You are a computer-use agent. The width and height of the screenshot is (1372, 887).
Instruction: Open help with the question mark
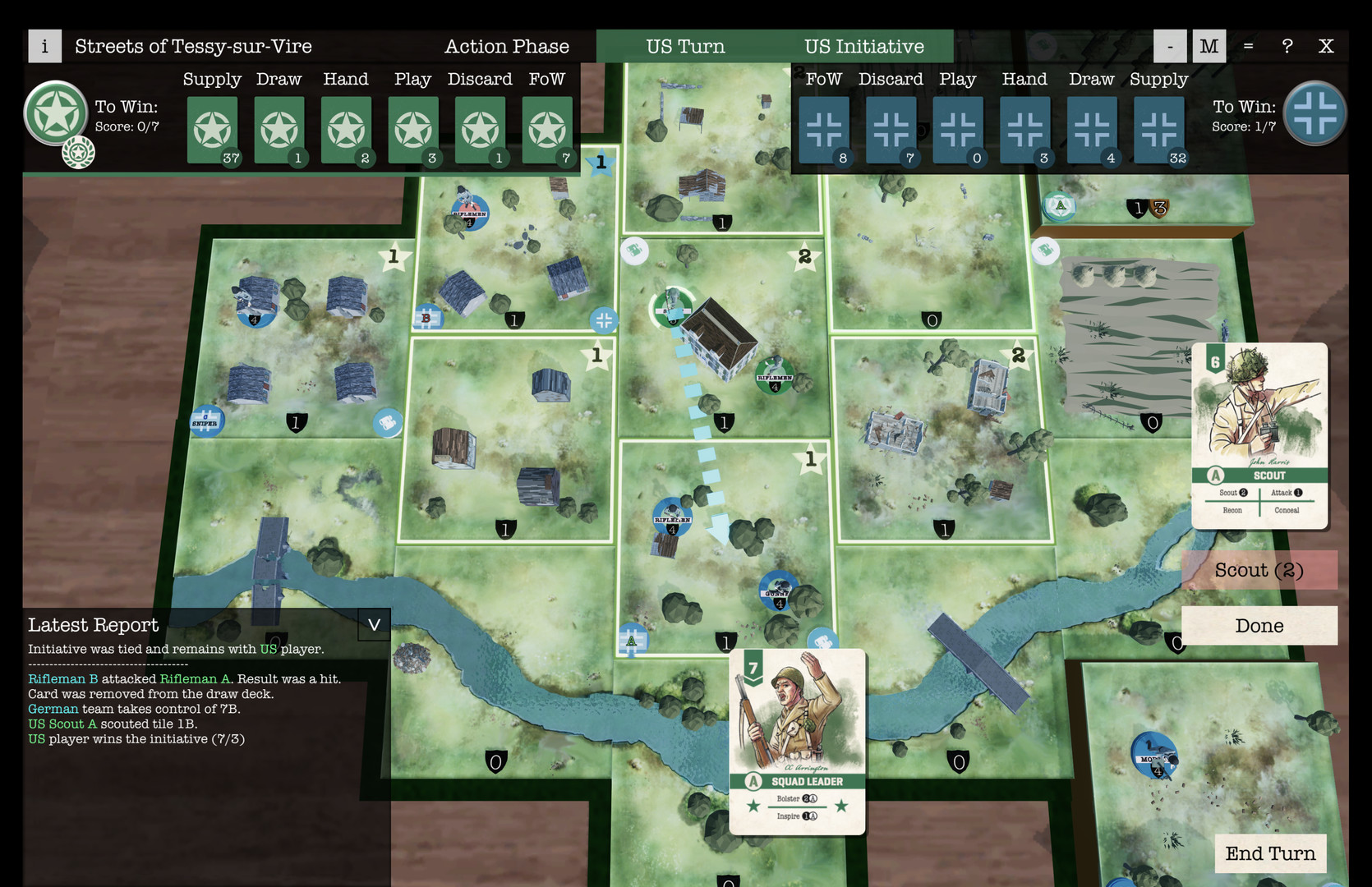pyautogui.click(x=1287, y=46)
